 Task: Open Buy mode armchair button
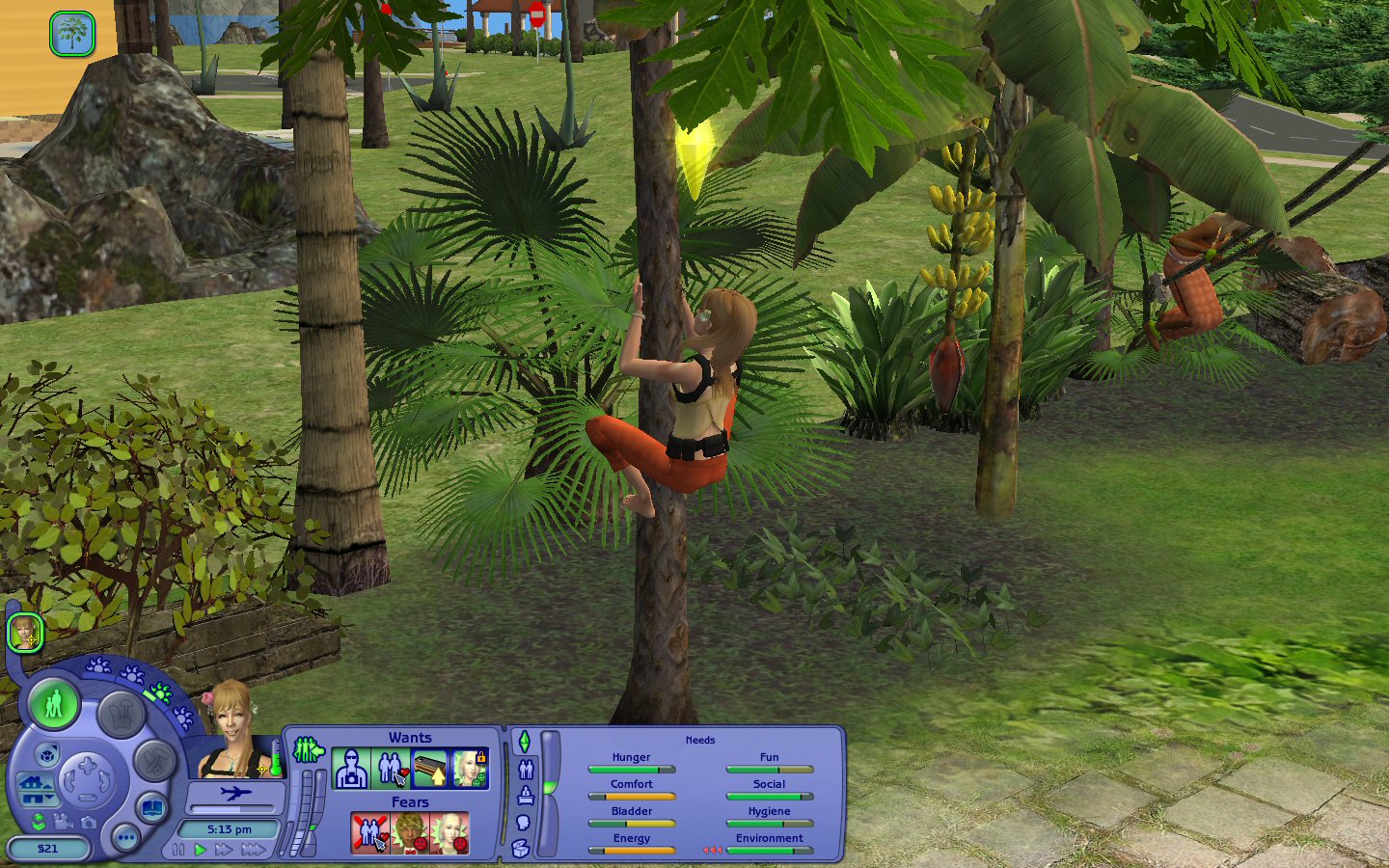click(121, 715)
